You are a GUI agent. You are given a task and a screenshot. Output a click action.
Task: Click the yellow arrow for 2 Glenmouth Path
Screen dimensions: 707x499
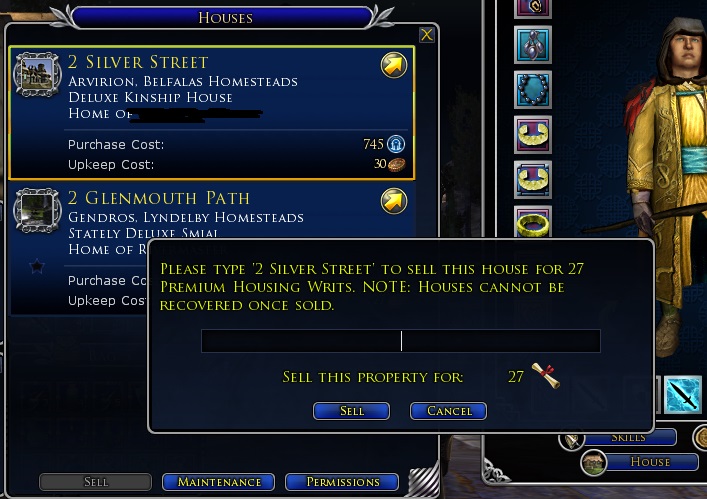393,202
